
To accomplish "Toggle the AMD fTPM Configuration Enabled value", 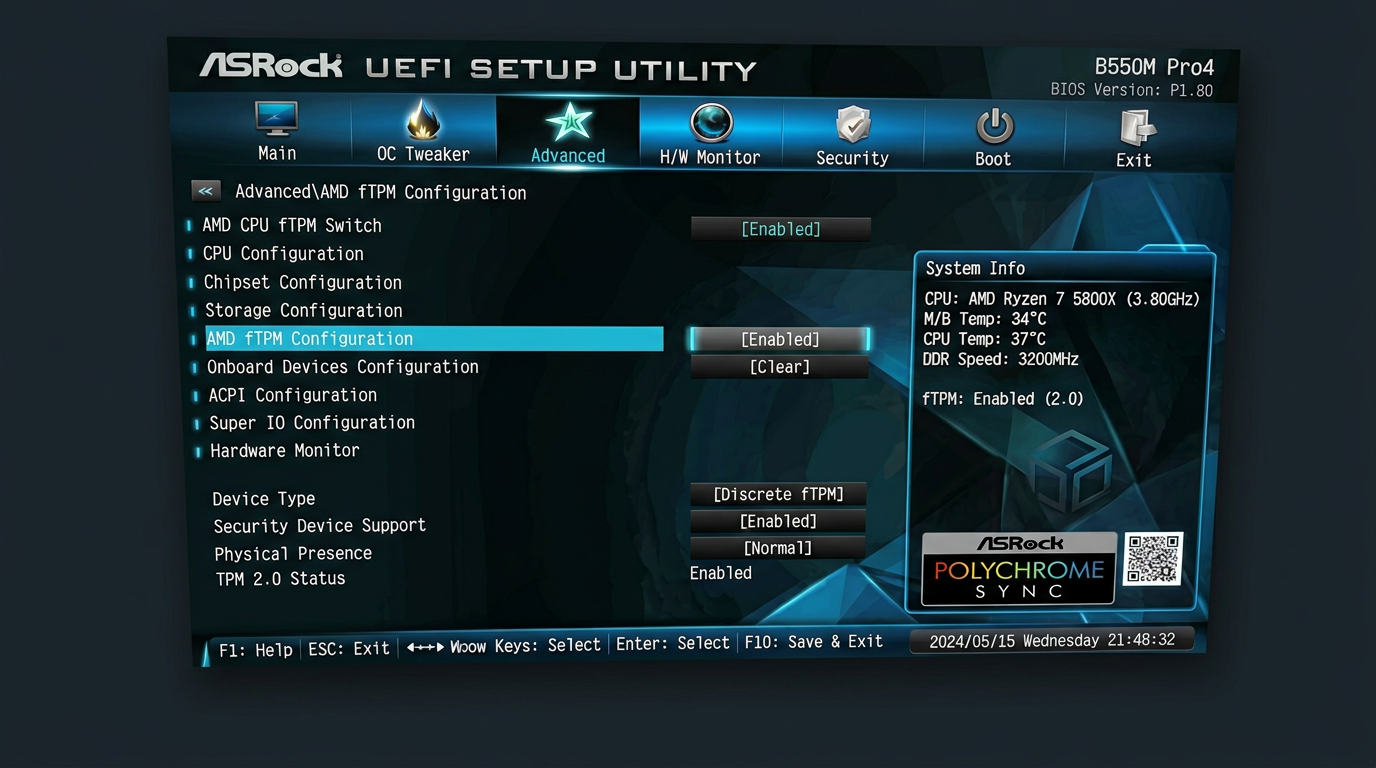I will [x=779, y=339].
